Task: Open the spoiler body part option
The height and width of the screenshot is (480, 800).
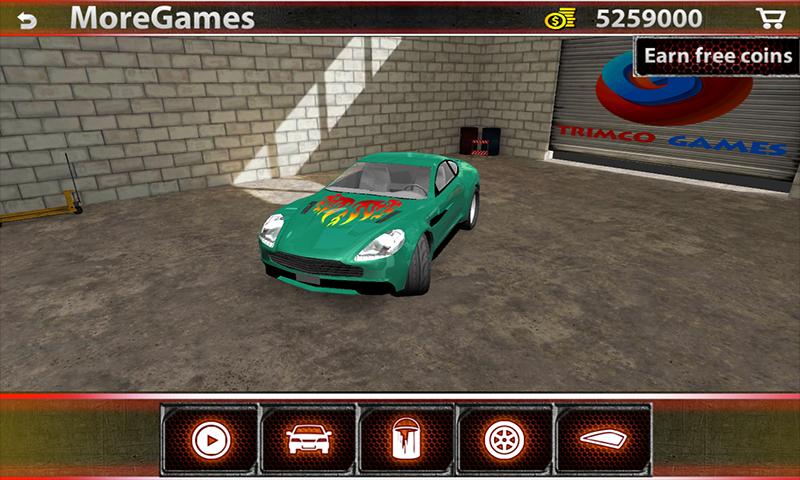Action: (x=602, y=439)
